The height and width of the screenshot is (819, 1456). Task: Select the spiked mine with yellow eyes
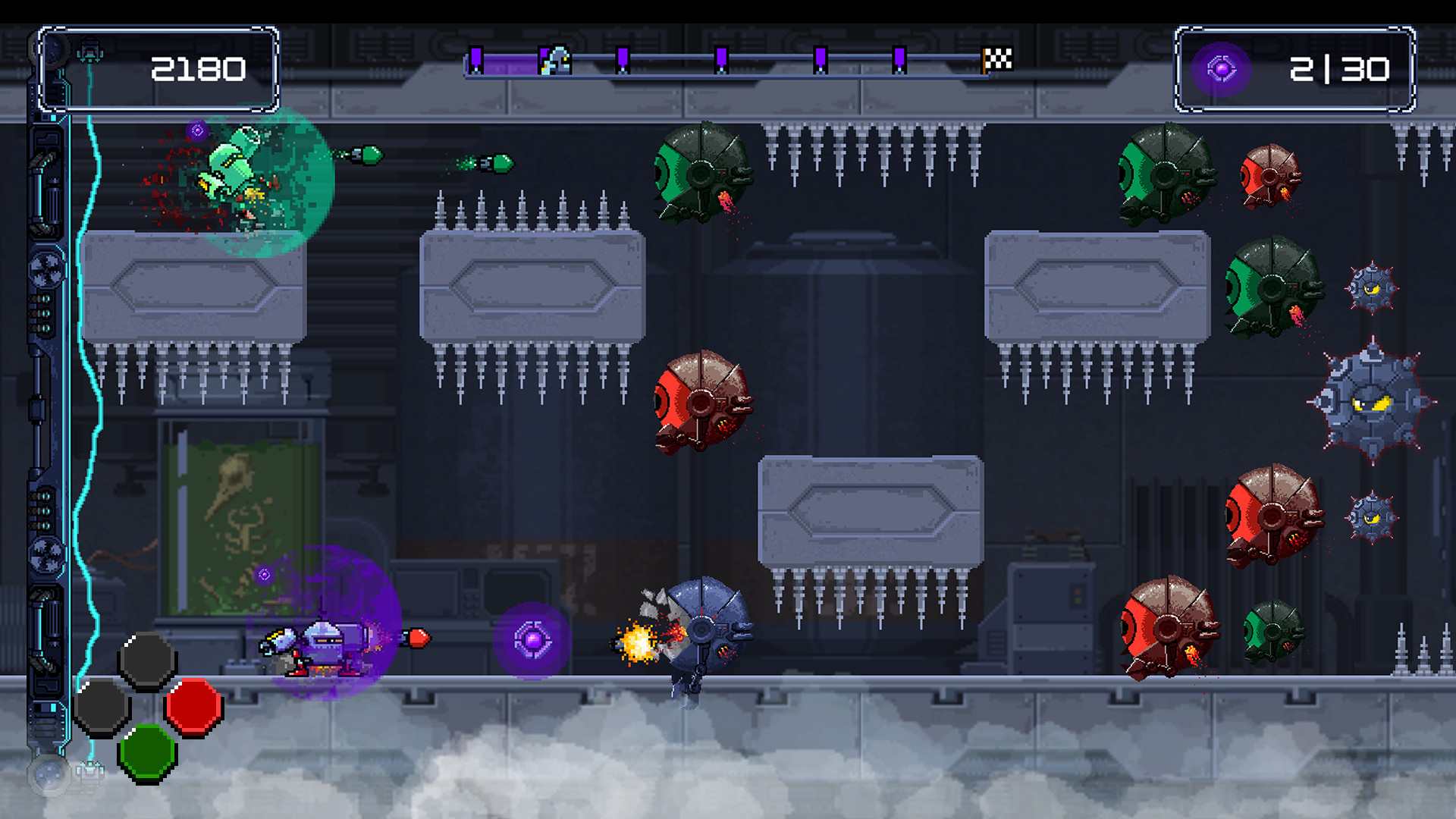(1374, 404)
